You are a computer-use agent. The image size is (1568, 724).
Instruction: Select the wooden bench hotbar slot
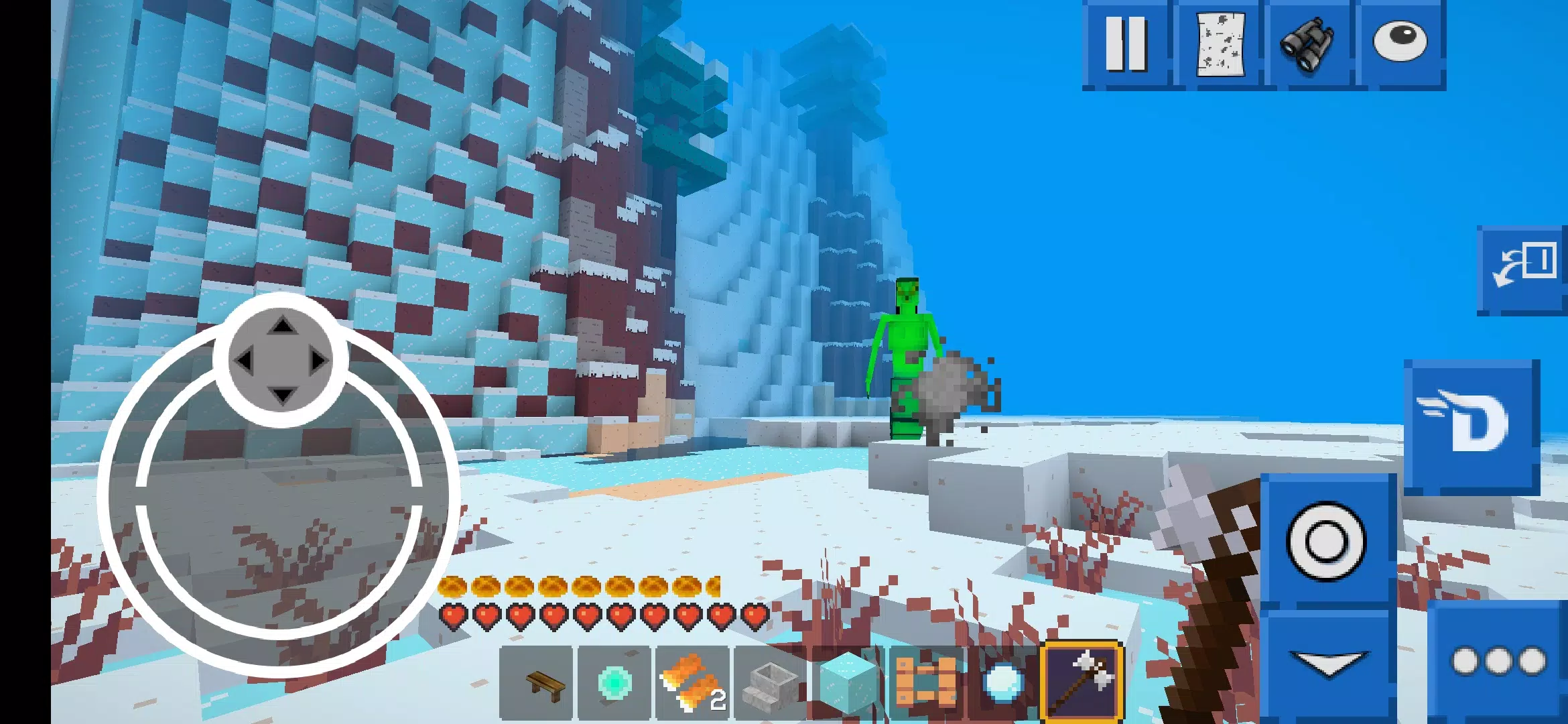pos(536,684)
